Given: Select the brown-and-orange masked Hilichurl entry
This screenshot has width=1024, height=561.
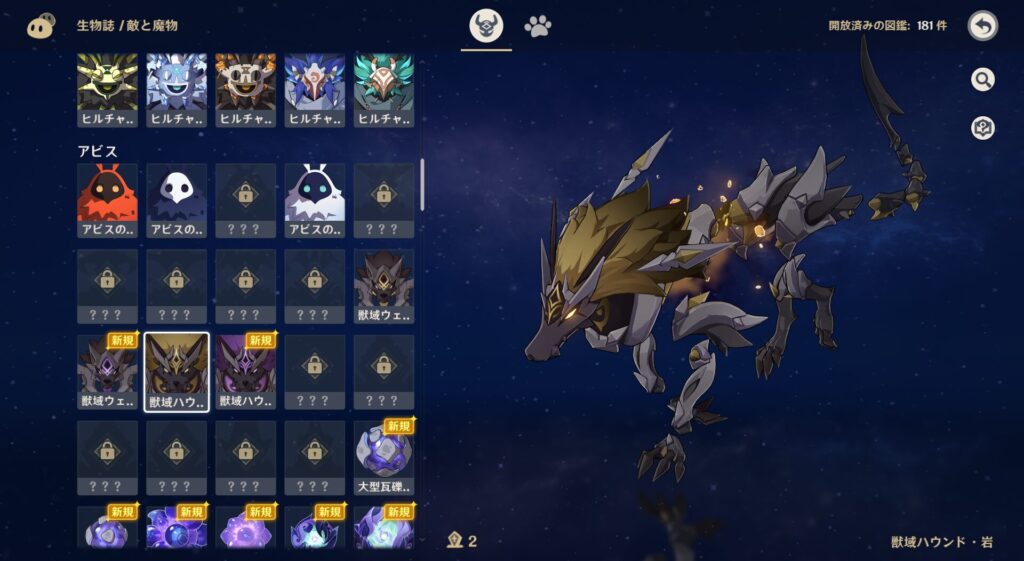Looking at the screenshot, I should (x=245, y=90).
